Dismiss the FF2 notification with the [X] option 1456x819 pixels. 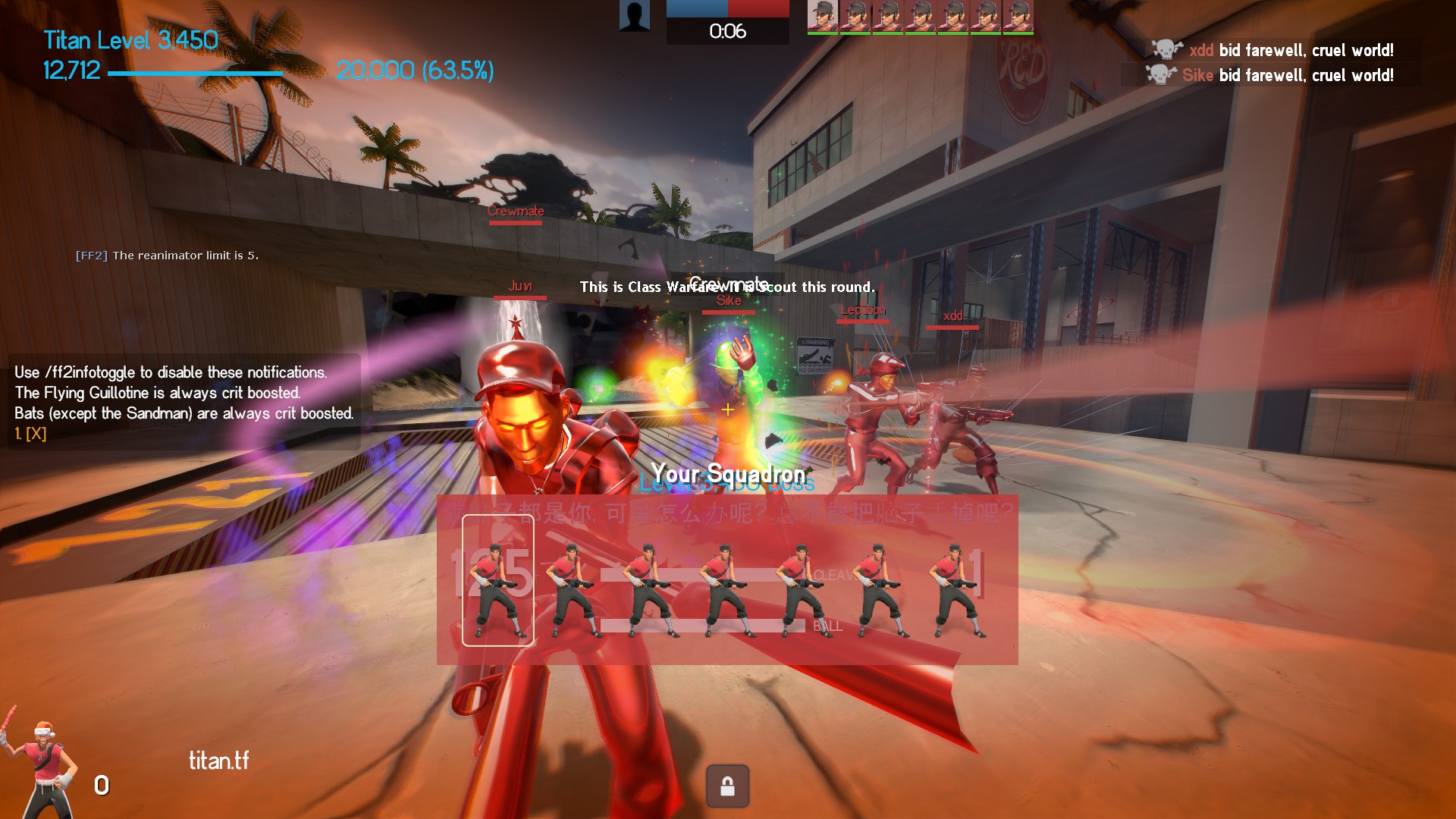(x=35, y=434)
